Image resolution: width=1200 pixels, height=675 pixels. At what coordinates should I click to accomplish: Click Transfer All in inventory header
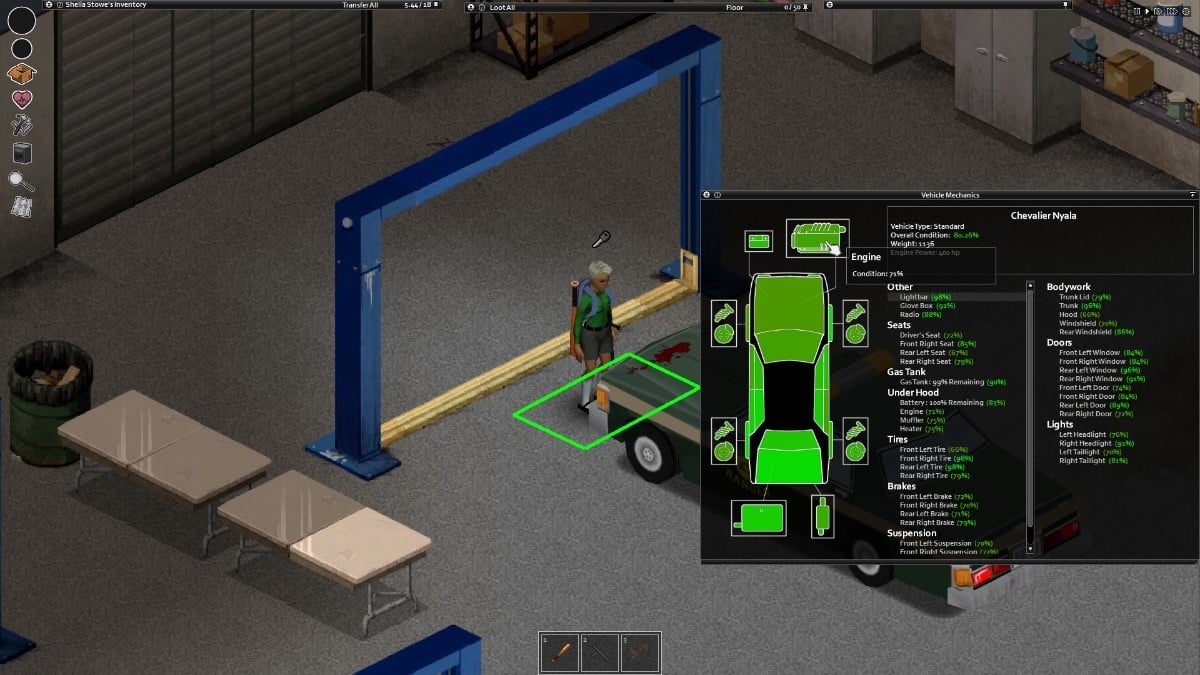click(x=363, y=5)
